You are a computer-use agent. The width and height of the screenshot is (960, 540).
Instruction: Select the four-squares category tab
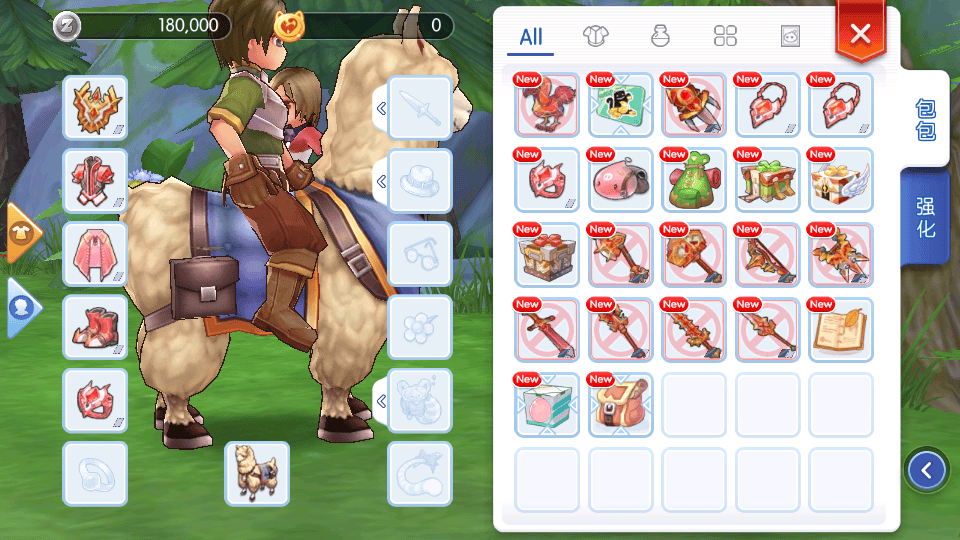725,37
